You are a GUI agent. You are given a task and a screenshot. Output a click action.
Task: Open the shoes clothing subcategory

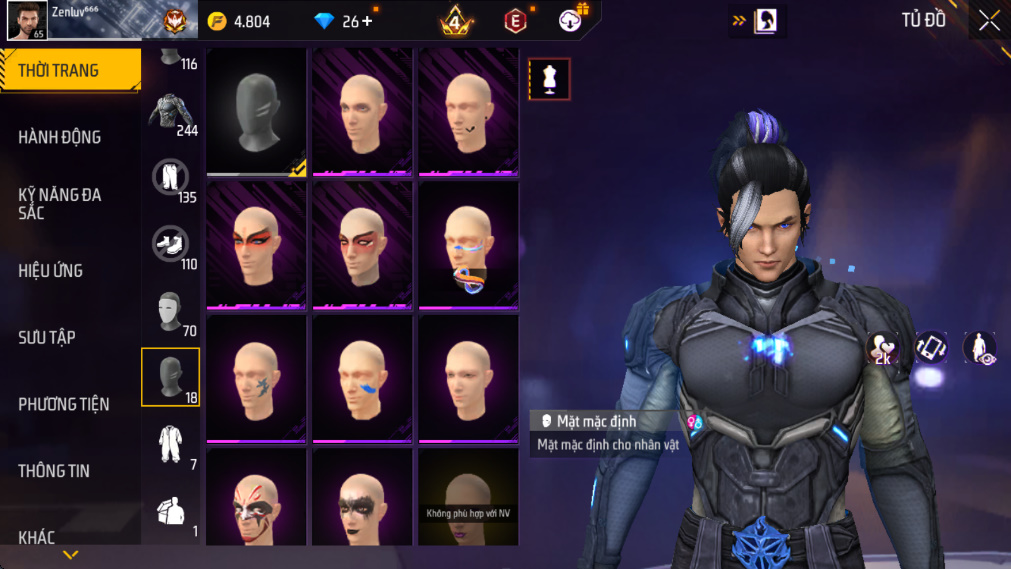pyautogui.click(x=171, y=243)
